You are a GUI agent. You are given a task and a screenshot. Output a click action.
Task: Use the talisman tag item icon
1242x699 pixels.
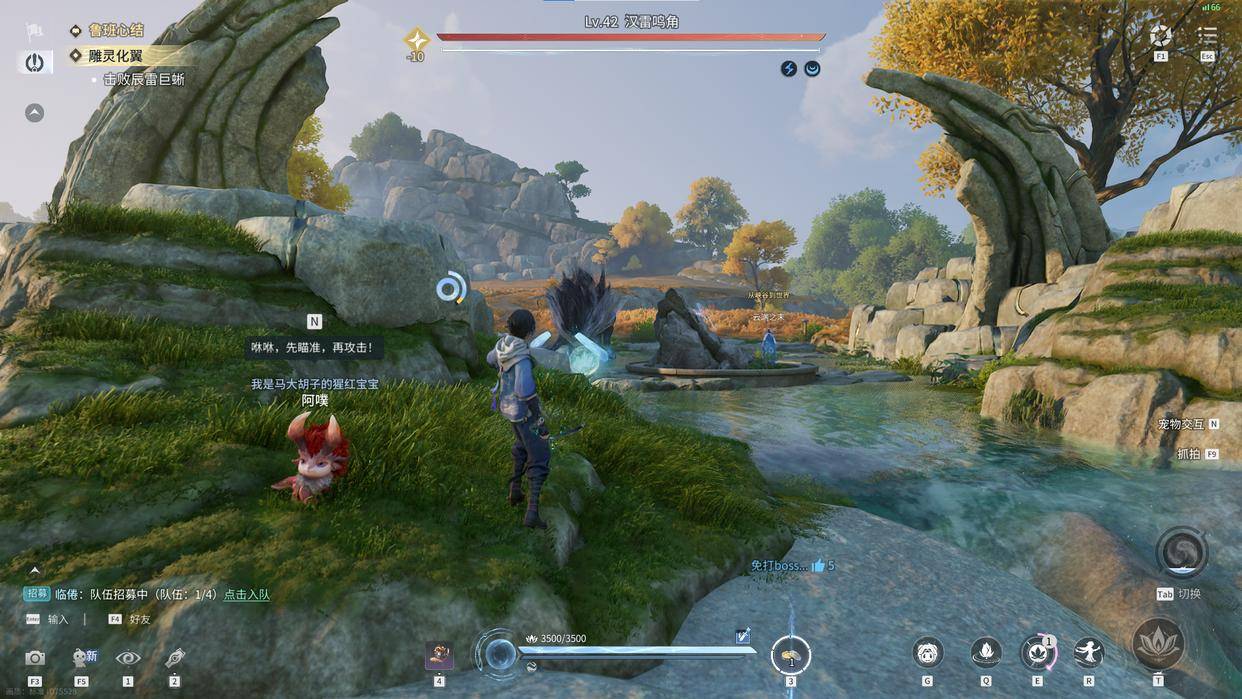(x=175, y=658)
